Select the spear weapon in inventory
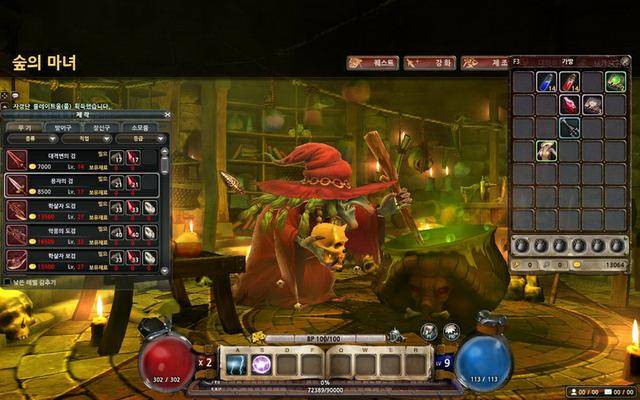 point(569,127)
